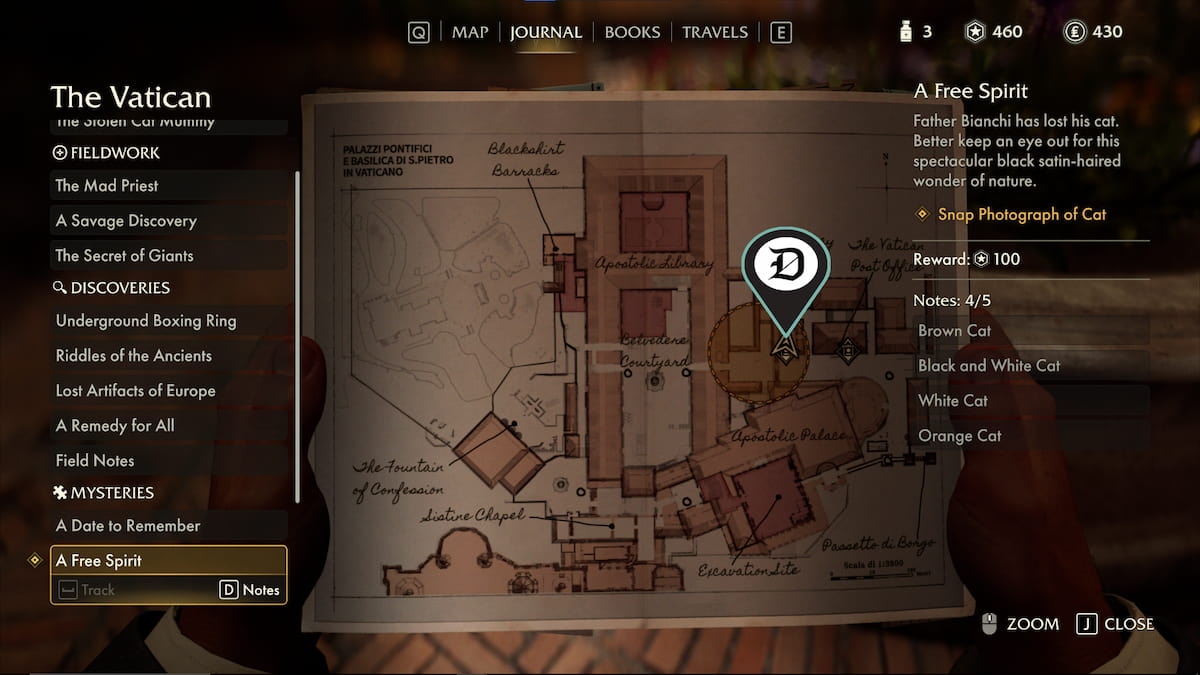1200x675 pixels.
Task: Click the Vatican Post Office map marker
Action: [847, 350]
